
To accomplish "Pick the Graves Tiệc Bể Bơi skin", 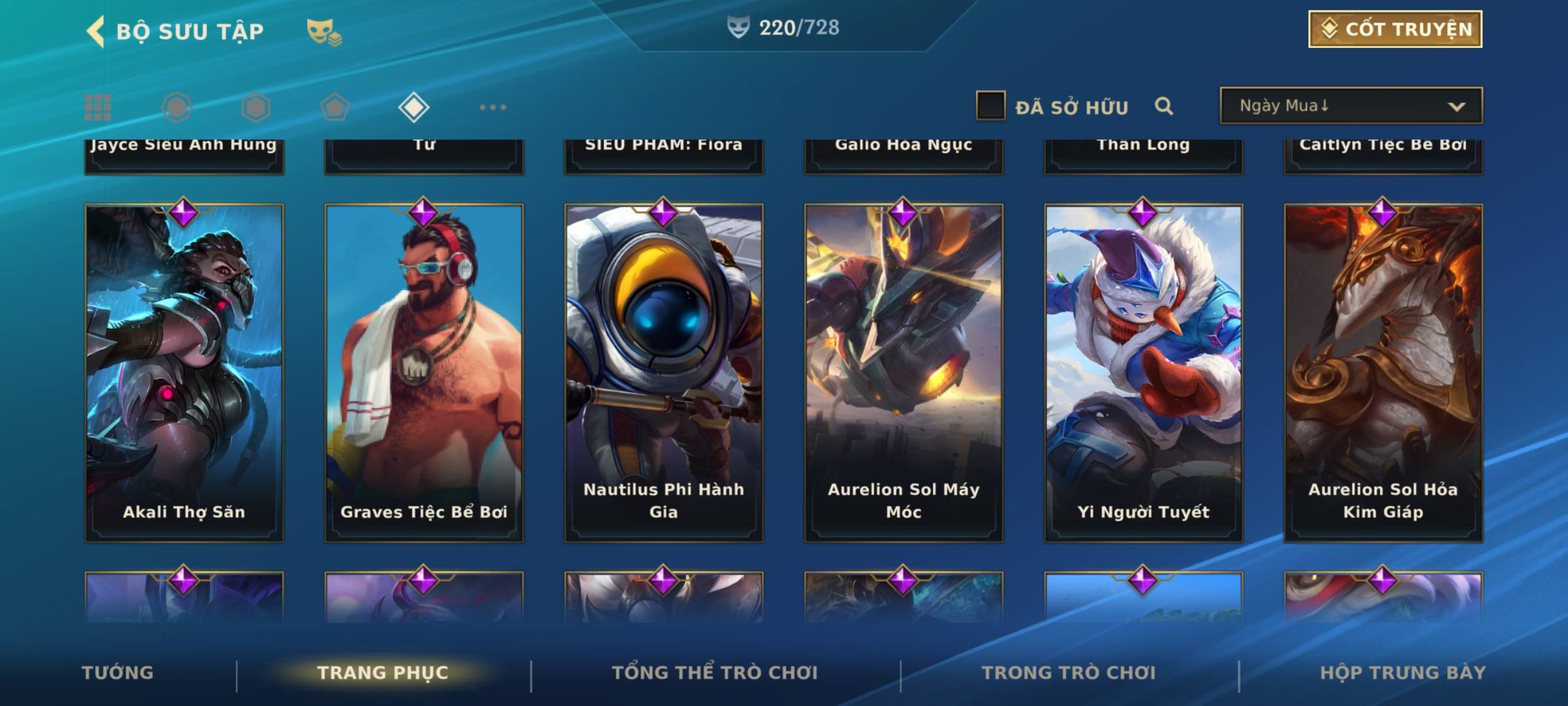I will (424, 373).
